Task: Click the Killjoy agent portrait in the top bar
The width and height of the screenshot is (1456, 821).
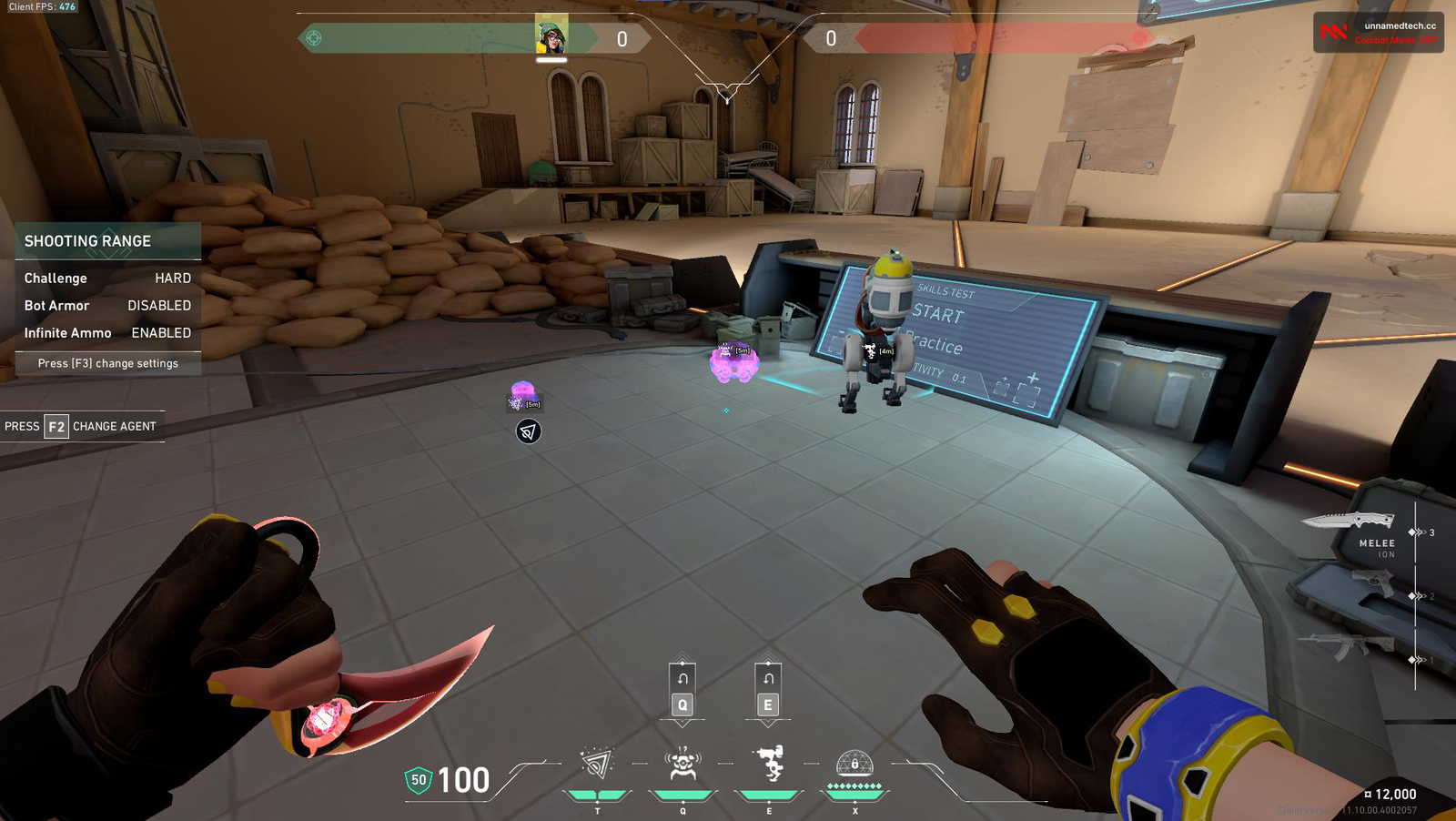Action: 551,36
